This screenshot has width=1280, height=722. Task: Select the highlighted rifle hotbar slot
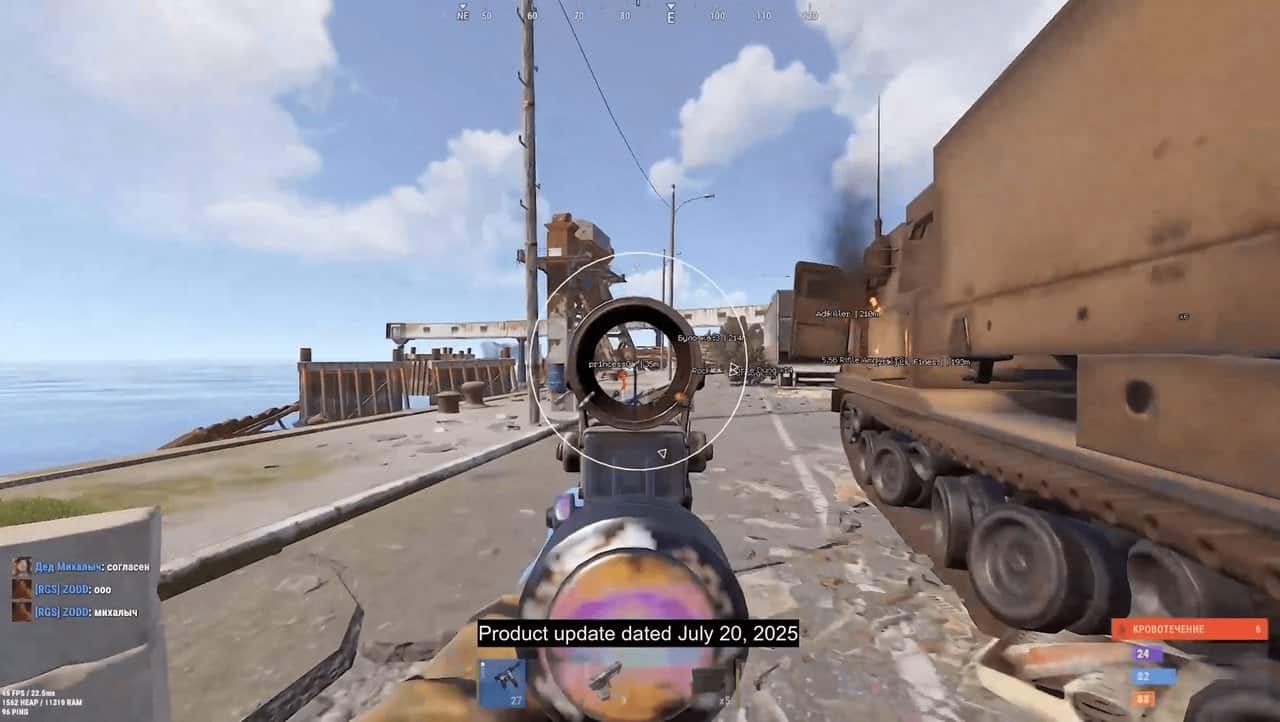502,682
